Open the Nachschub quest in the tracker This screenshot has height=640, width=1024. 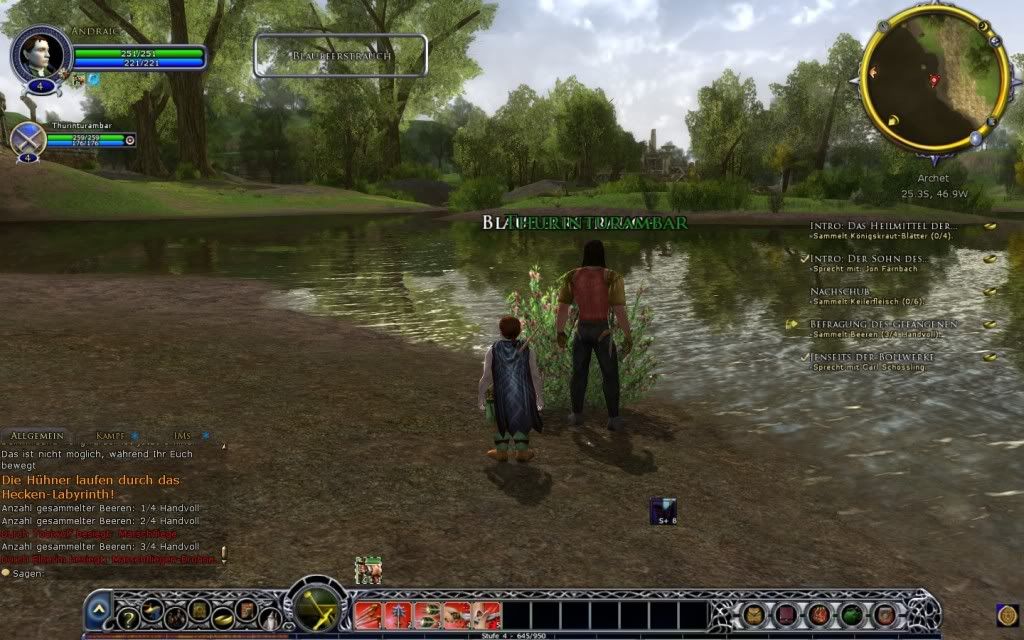(x=834, y=291)
